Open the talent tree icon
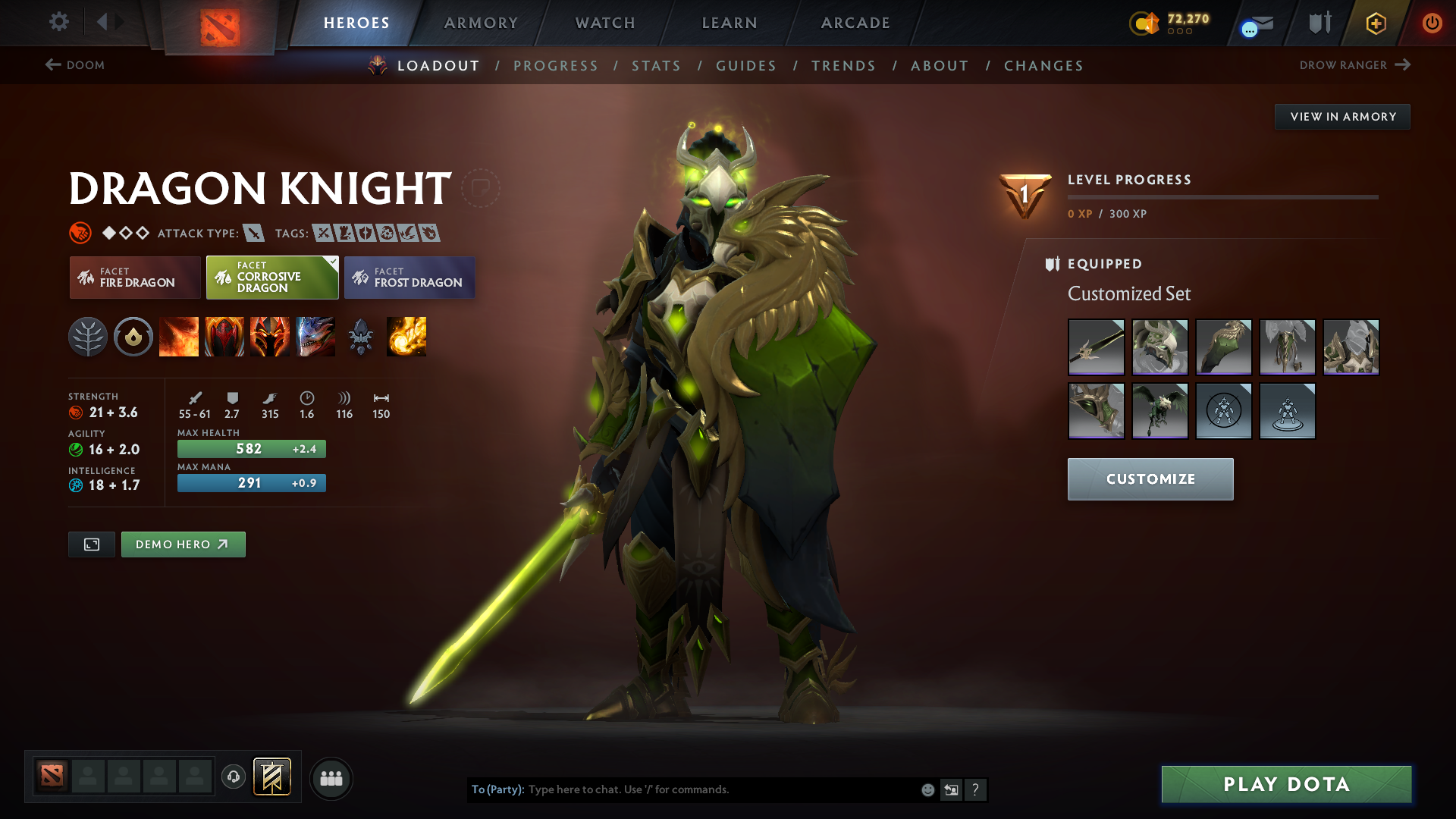1456x819 pixels. tap(88, 337)
